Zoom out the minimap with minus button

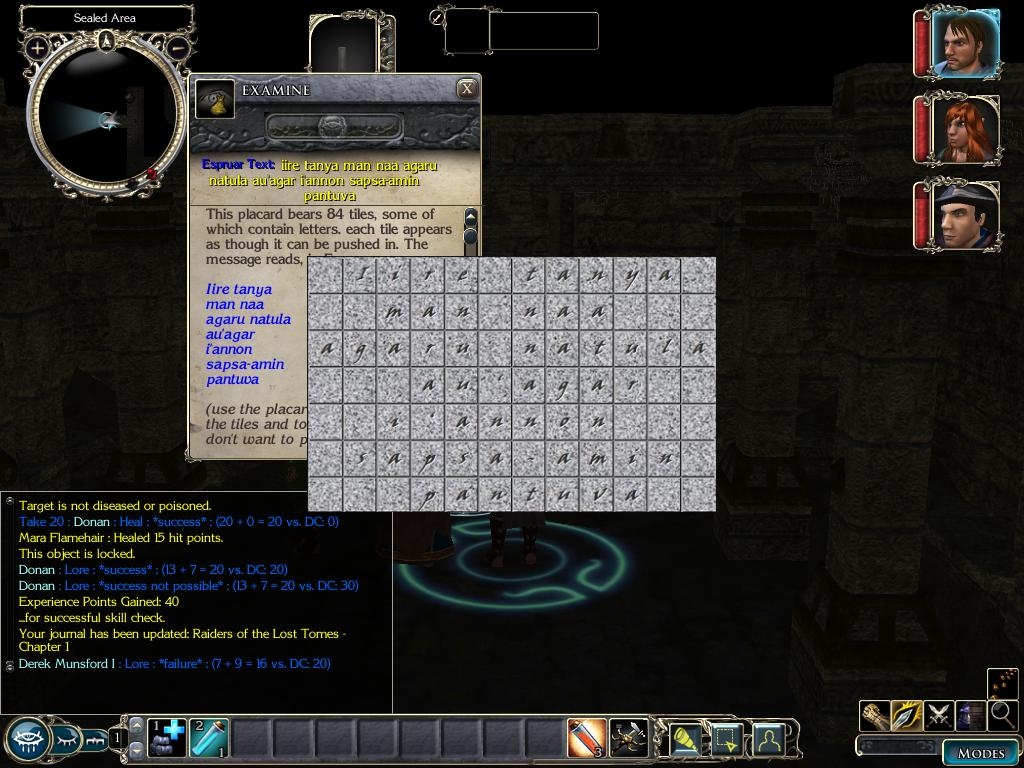pos(177,47)
